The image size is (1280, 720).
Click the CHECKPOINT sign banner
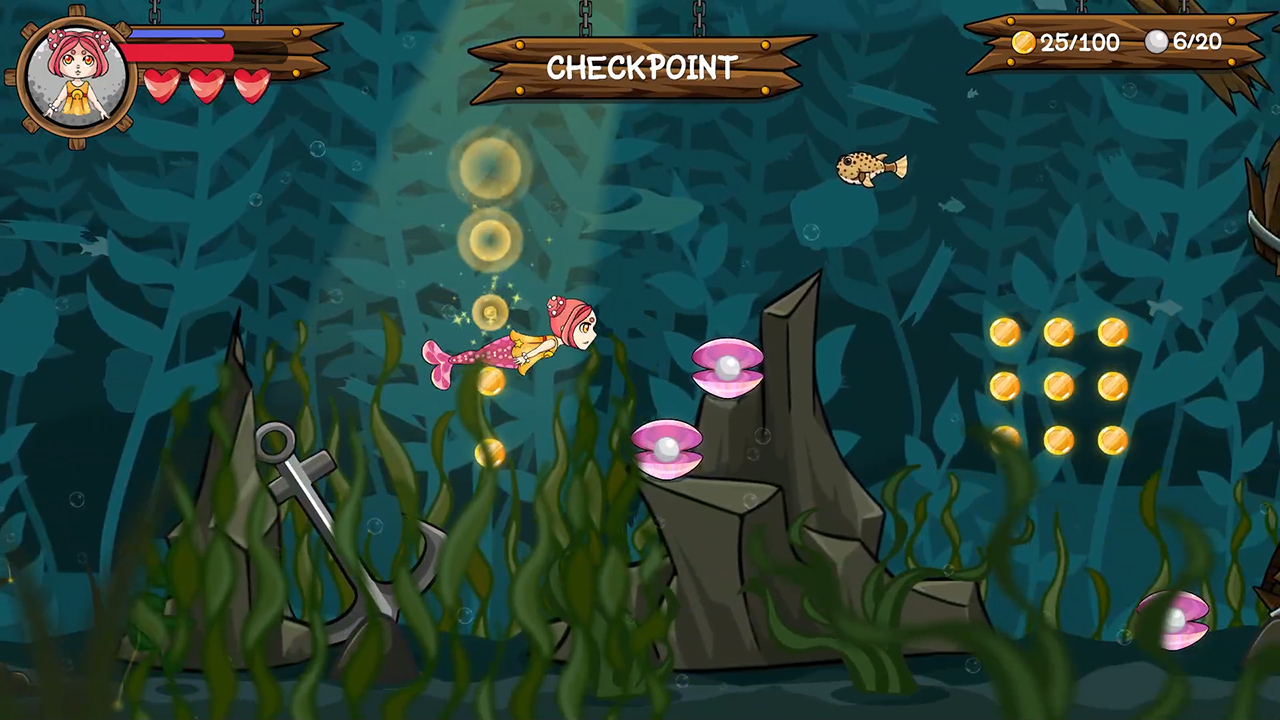(x=640, y=68)
